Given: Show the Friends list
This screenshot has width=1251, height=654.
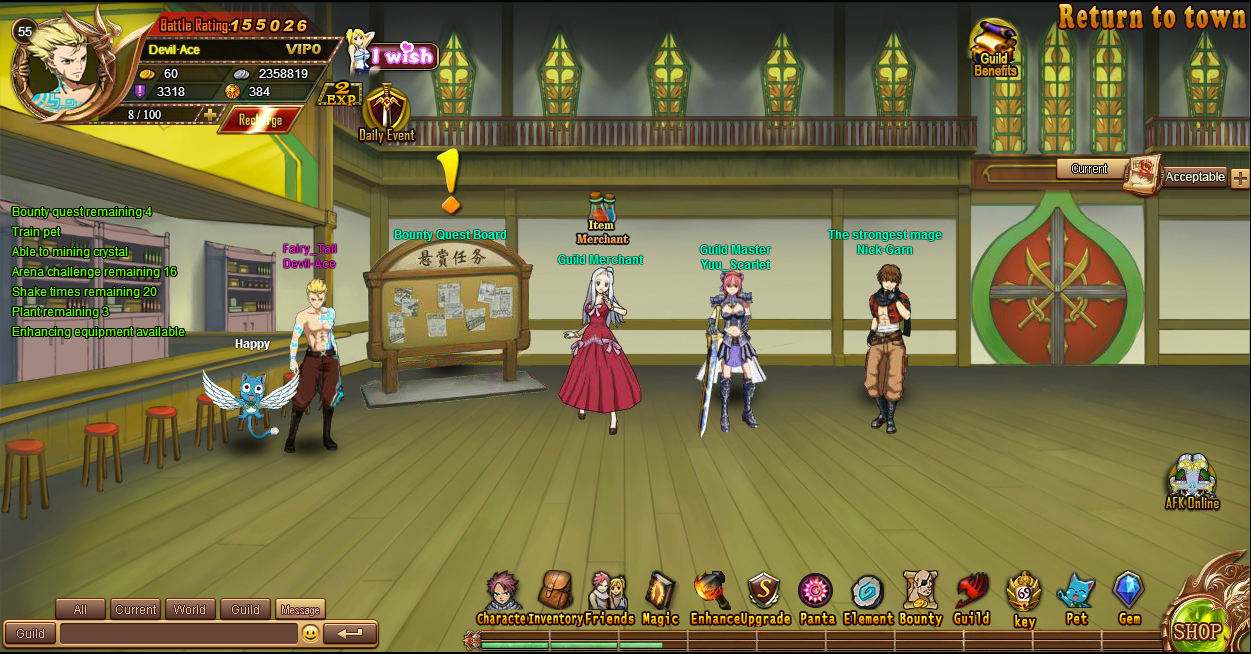Looking at the screenshot, I should click(x=608, y=599).
